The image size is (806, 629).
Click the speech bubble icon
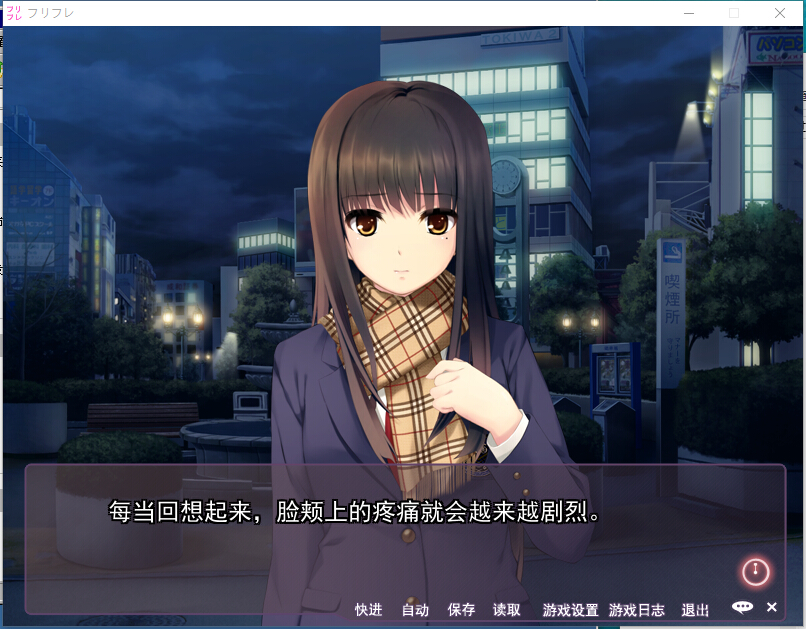pyautogui.click(x=742, y=607)
